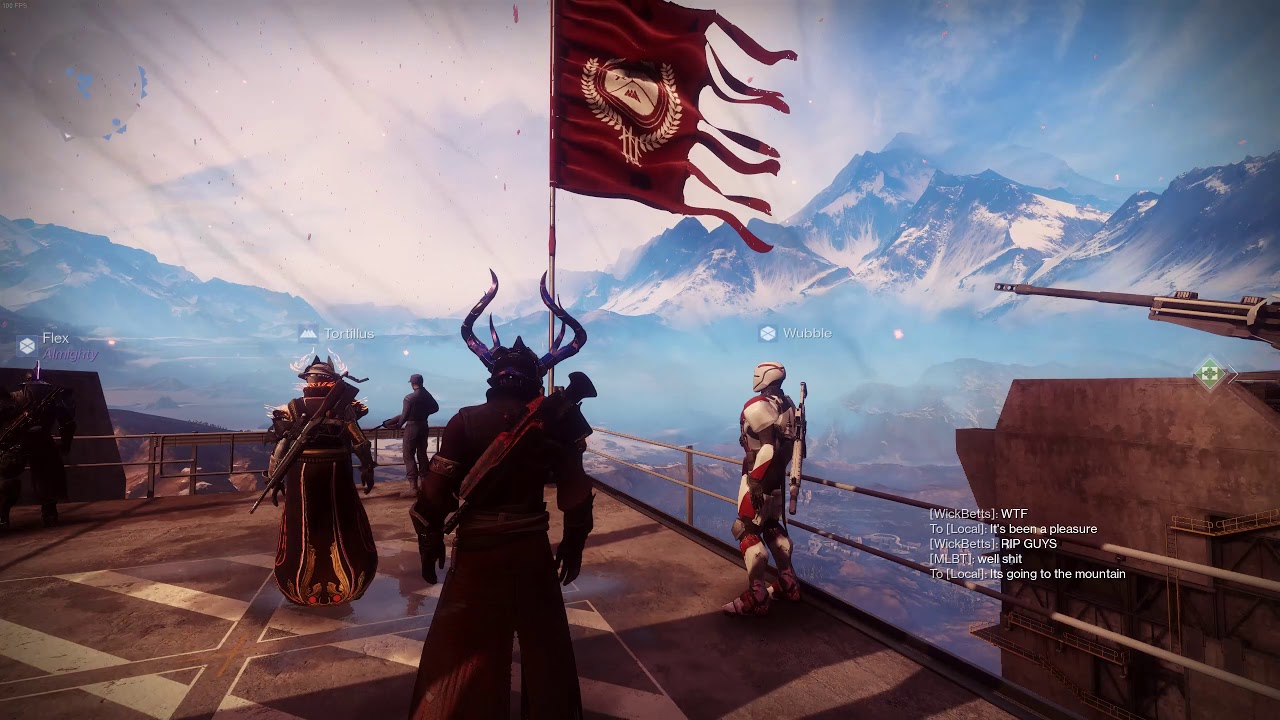Select the Tortillus player nameplate

coord(337,333)
